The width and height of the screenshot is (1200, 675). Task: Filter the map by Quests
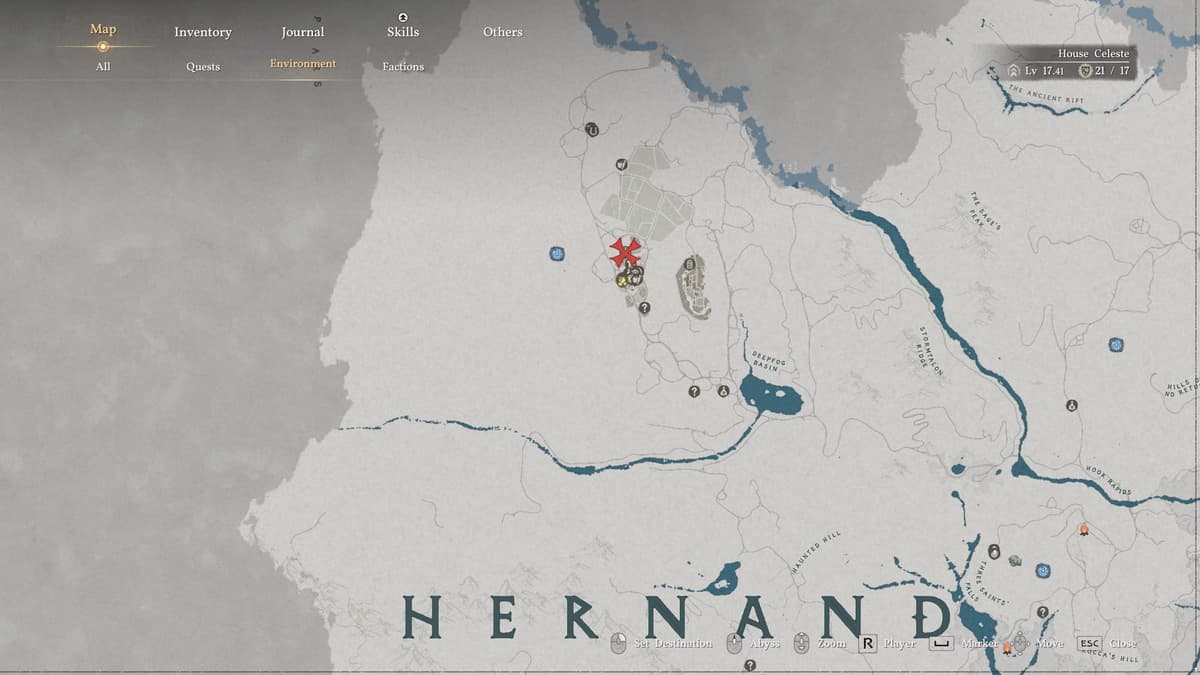[x=202, y=66]
